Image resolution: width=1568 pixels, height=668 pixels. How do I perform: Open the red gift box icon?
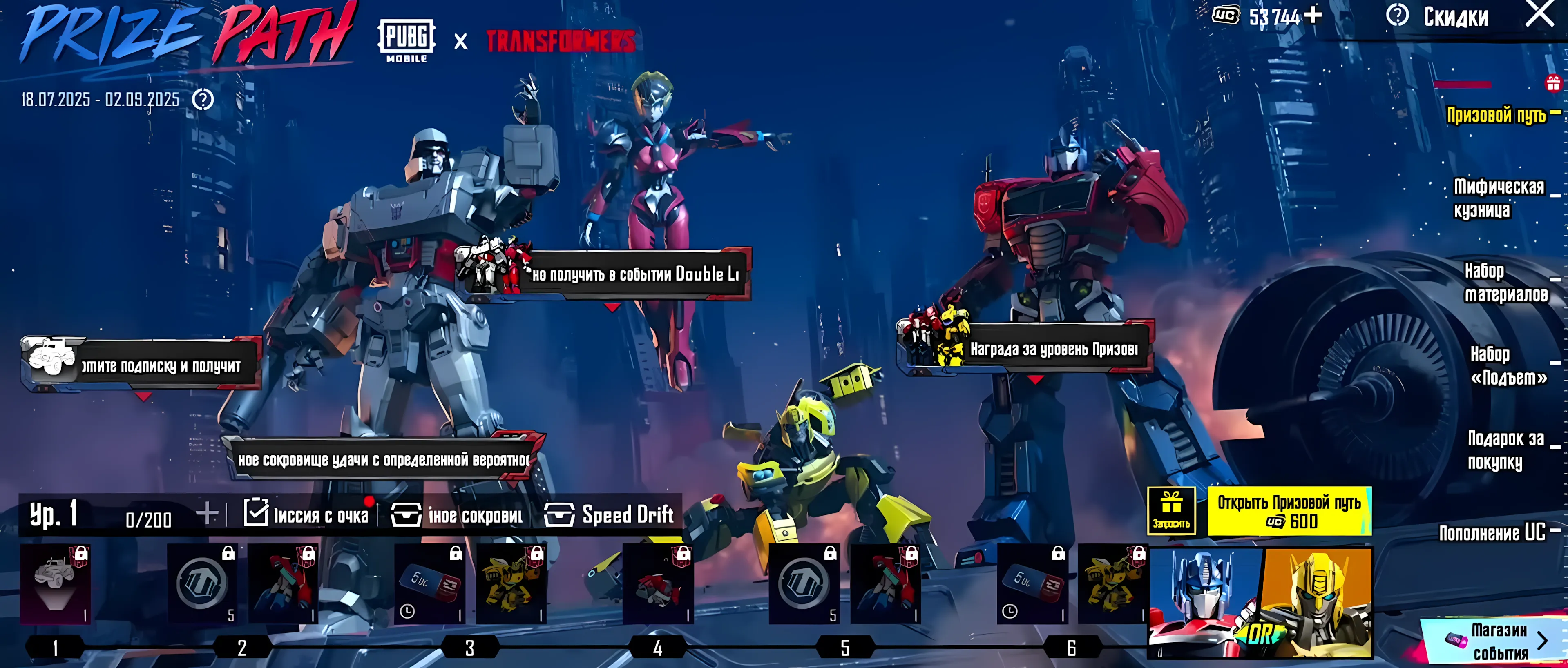click(x=1553, y=83)
